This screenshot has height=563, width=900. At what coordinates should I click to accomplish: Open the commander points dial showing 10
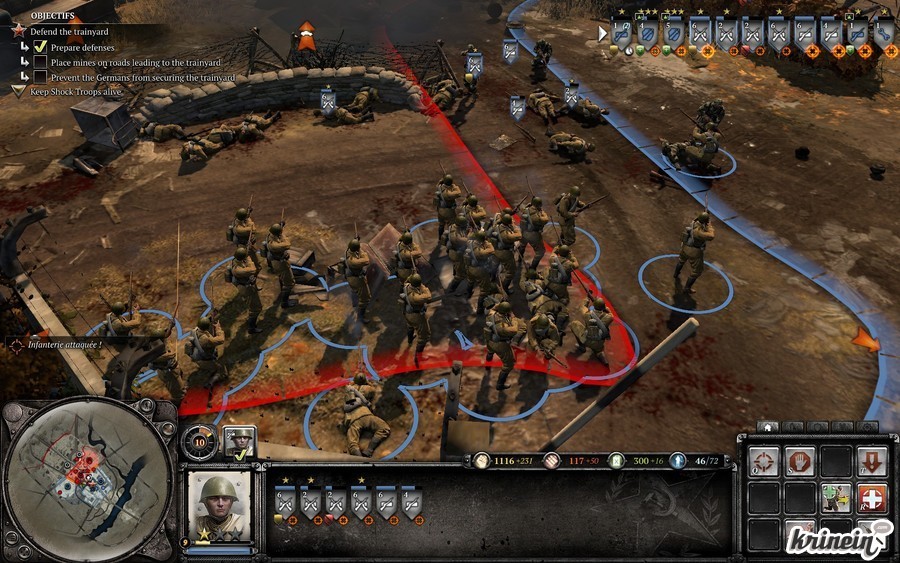coord(200,441)
